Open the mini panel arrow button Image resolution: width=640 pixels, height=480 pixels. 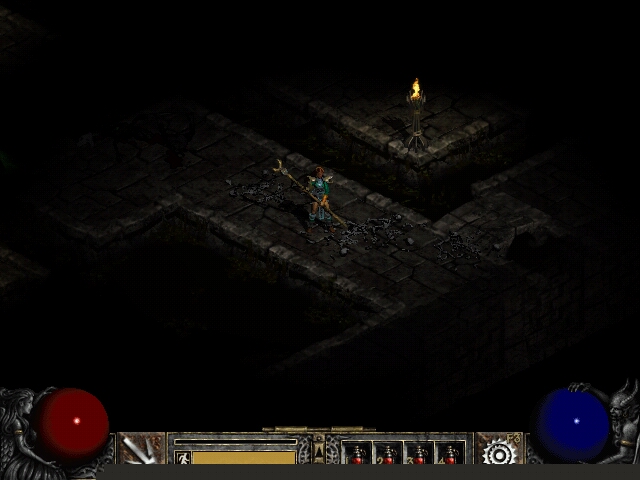(319, 451)
